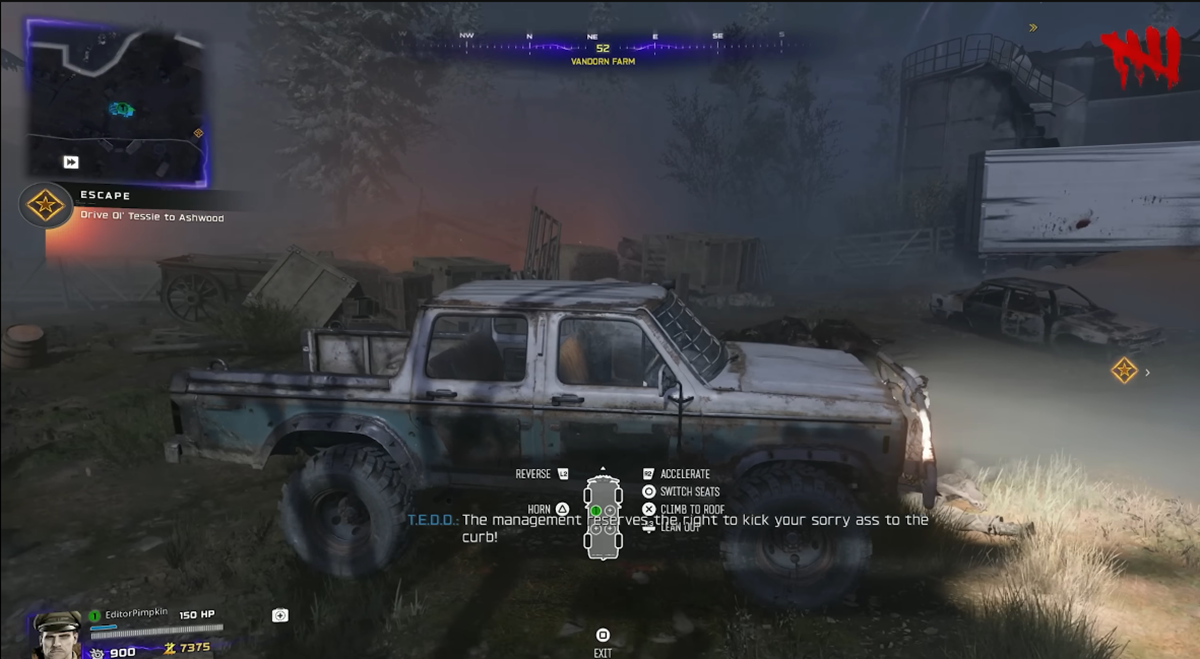The width and height of the screenshot is (1200, 659).
Task: Select the green driver seat in the vehicle diagram
Action: pyautogui.click(x=596, y=511)
